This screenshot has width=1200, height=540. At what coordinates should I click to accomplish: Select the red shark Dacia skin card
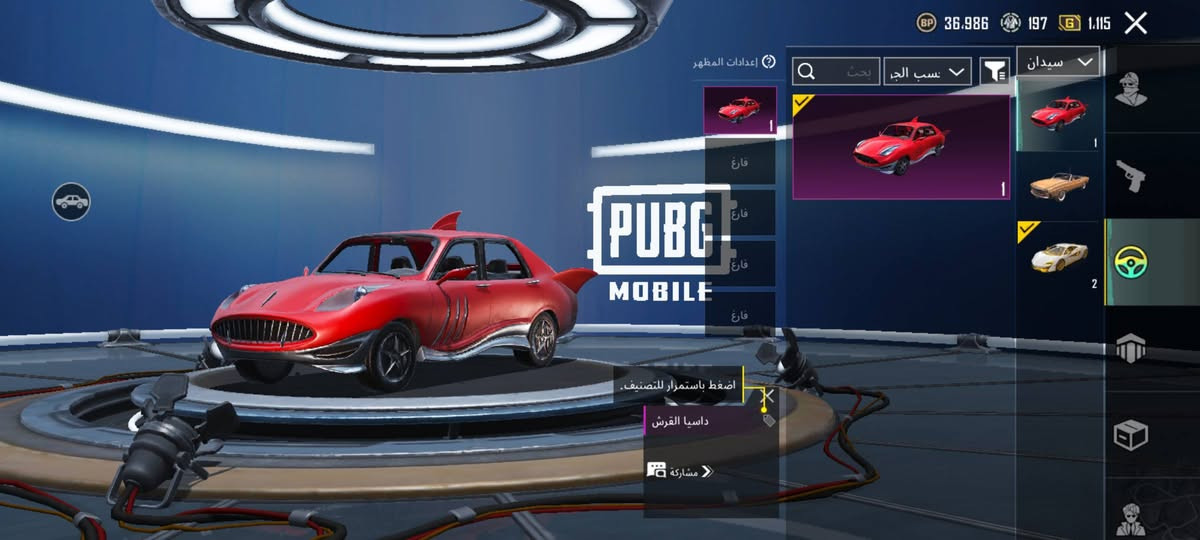pos(901,147)
